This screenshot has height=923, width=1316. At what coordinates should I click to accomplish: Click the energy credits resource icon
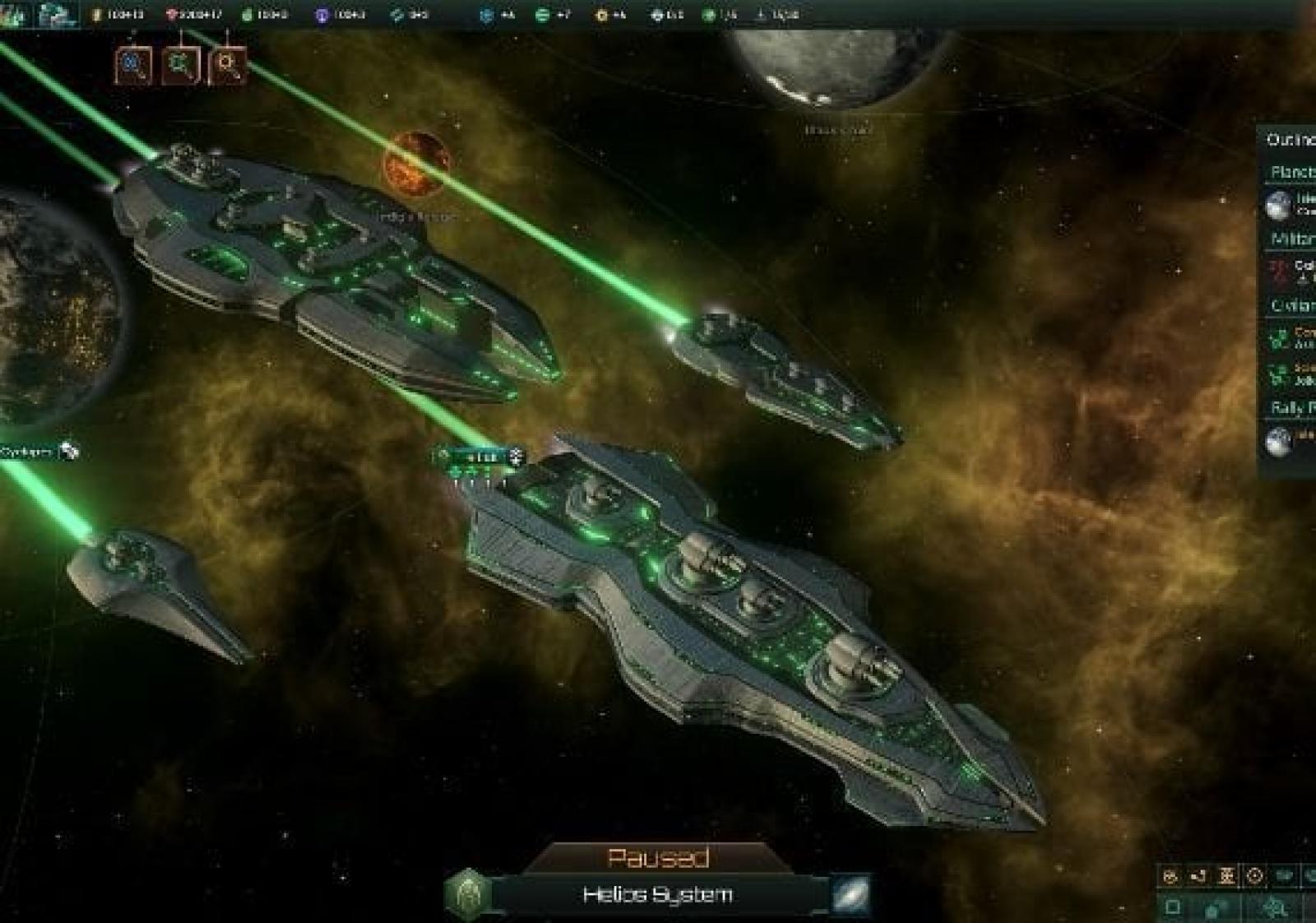[x=97, y=15]
